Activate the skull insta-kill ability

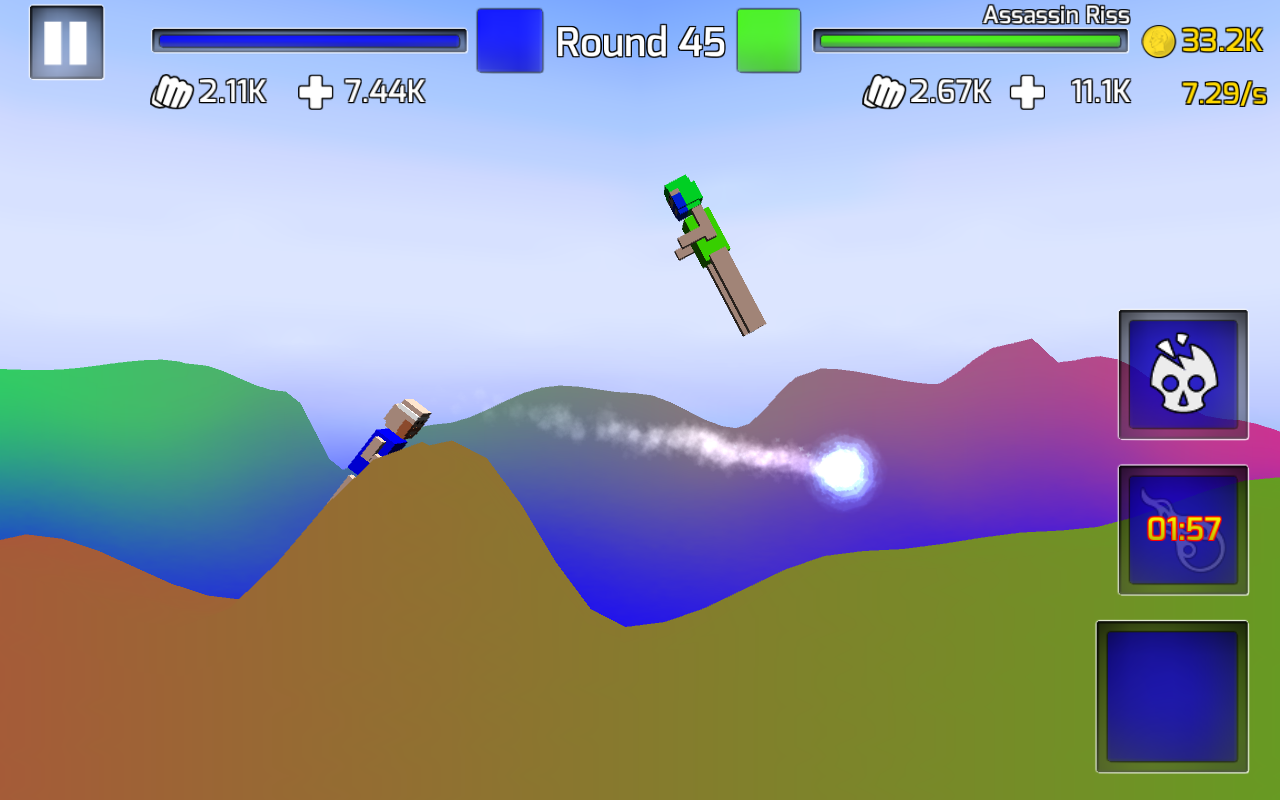[x=1182, y=376]
